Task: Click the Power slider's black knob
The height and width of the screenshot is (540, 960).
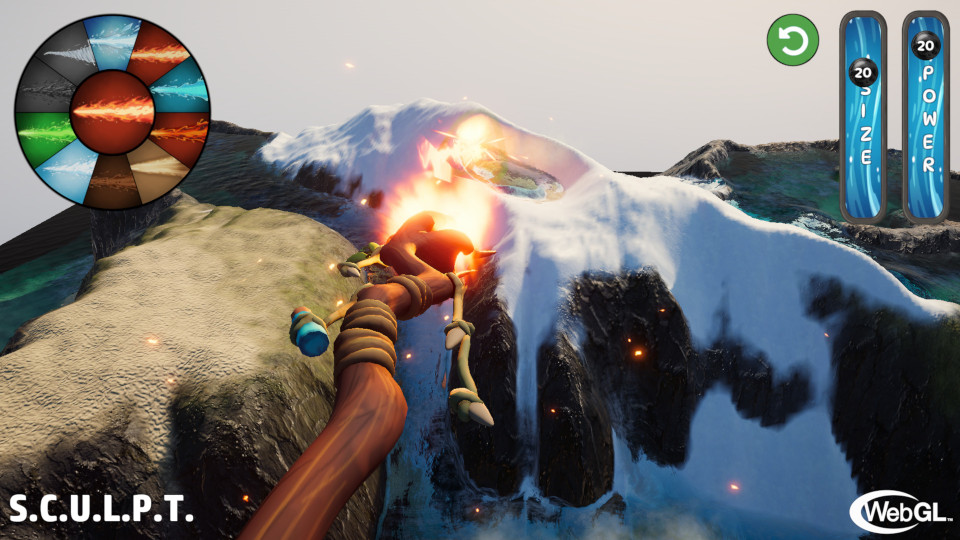Action: click(x=925, y=45)
